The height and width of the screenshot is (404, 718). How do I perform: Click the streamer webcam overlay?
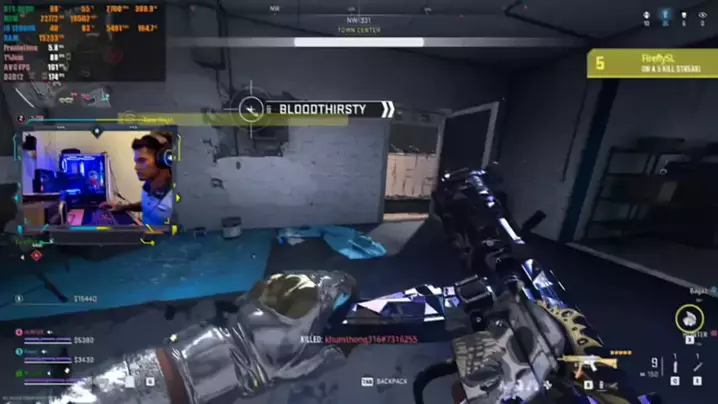[x=98, y=180]
